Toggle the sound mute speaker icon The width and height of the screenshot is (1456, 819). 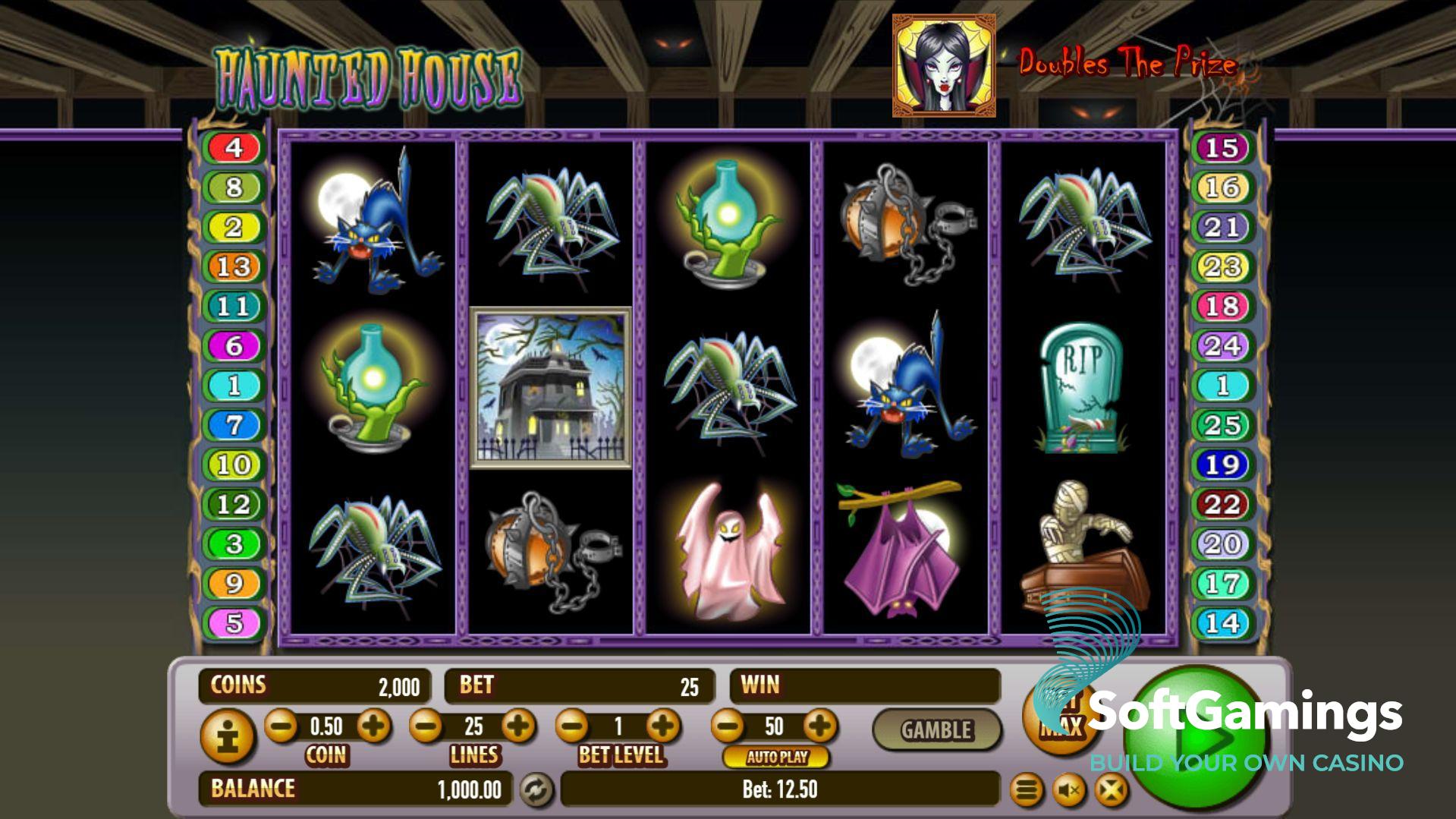(x=1068, y=791)
